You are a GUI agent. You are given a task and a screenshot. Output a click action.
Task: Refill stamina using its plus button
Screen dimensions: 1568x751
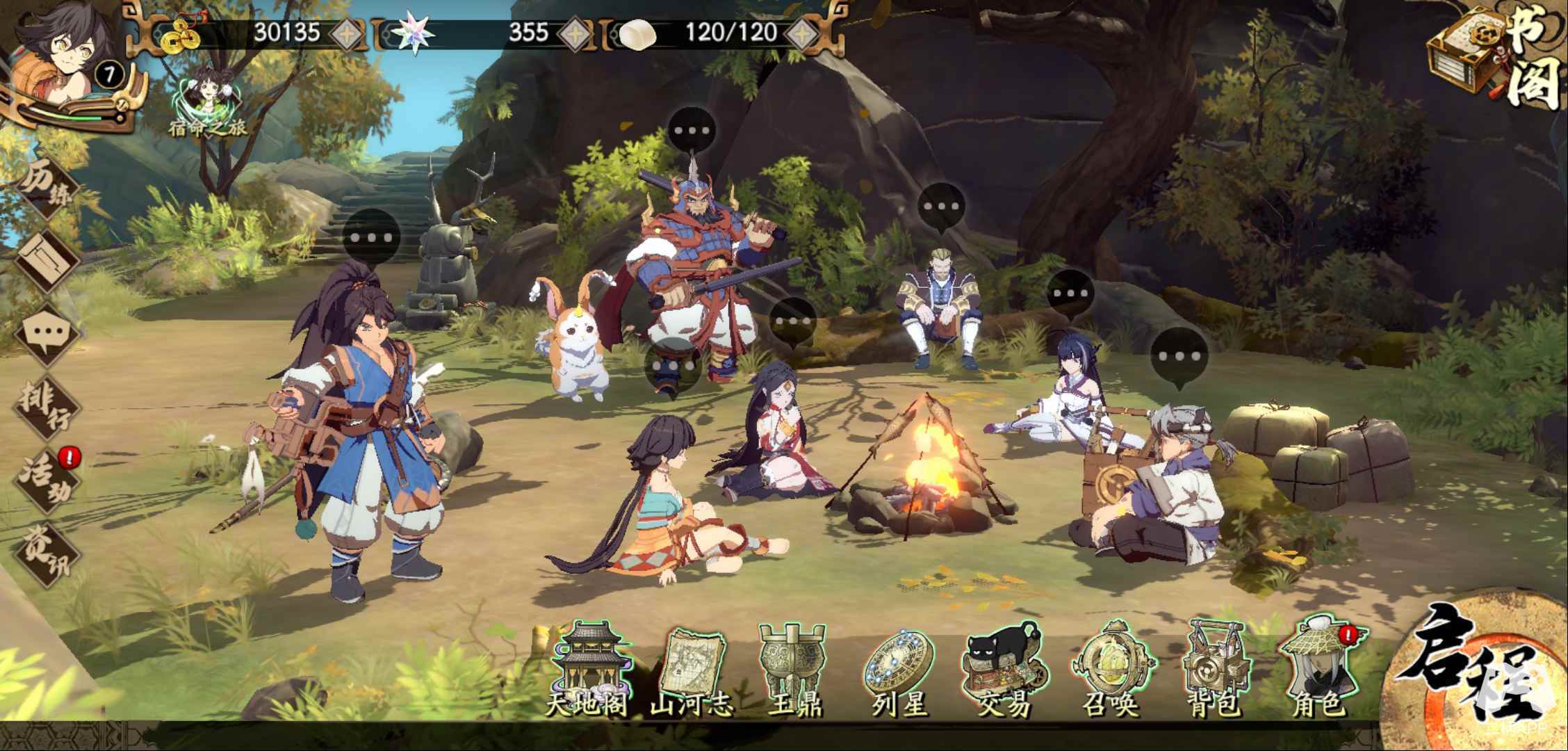[x=803, y=33]
